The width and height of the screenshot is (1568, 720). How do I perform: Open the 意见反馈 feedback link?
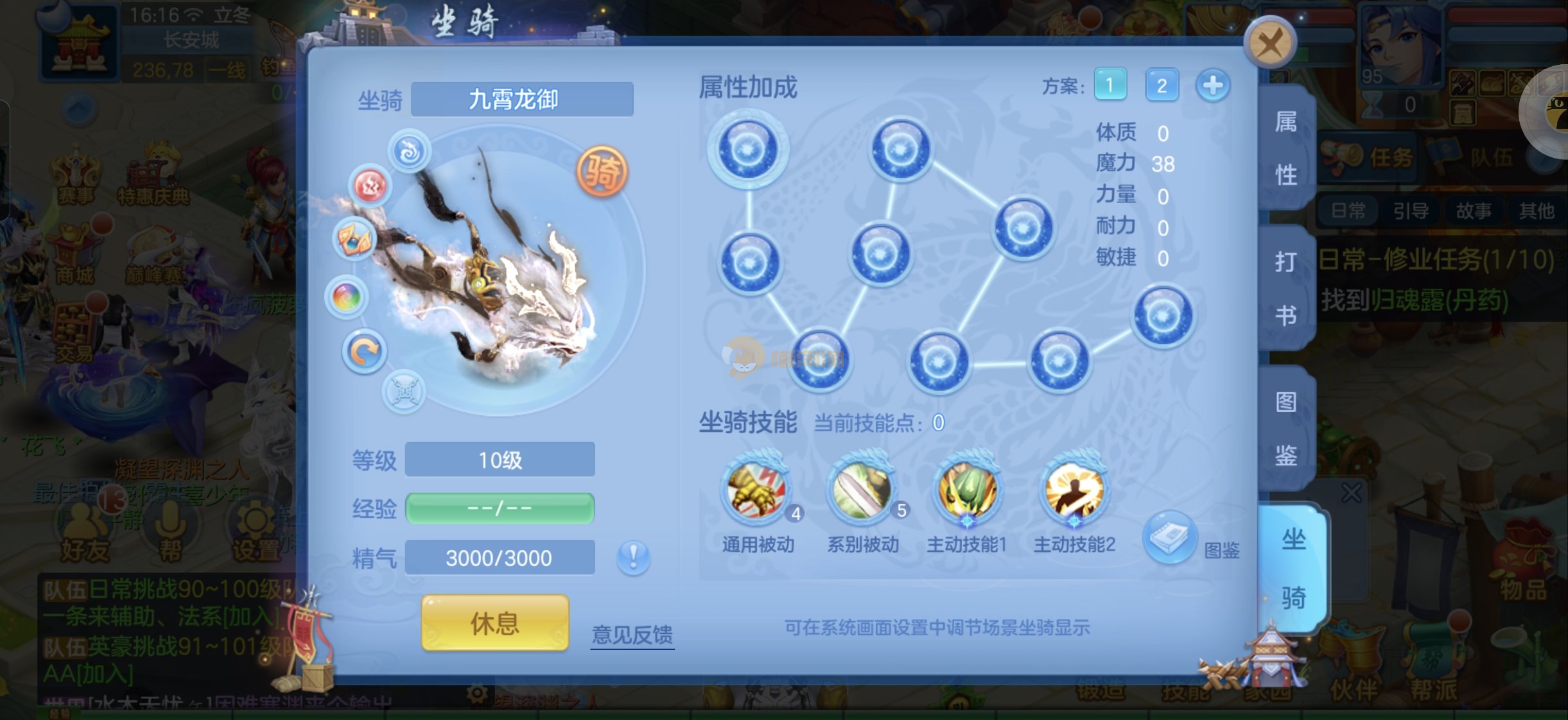tap(632, 634)
